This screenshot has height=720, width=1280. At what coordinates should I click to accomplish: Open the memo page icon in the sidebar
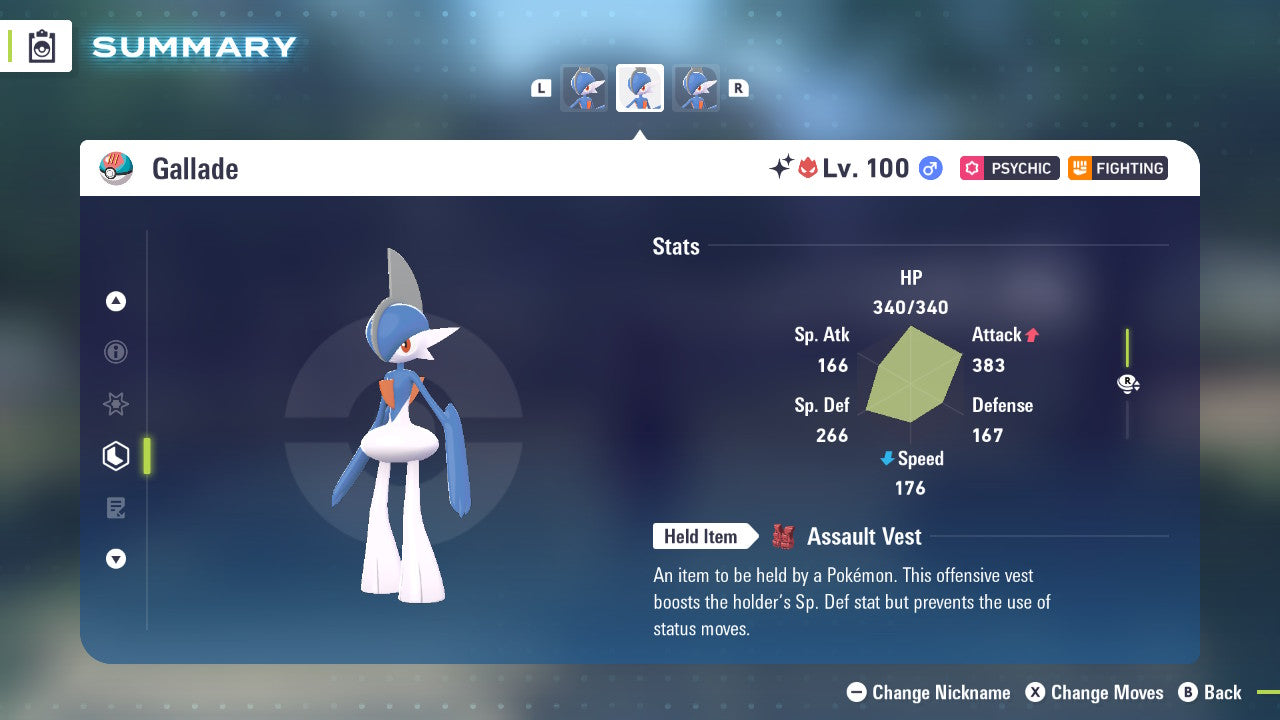(115, 508)
